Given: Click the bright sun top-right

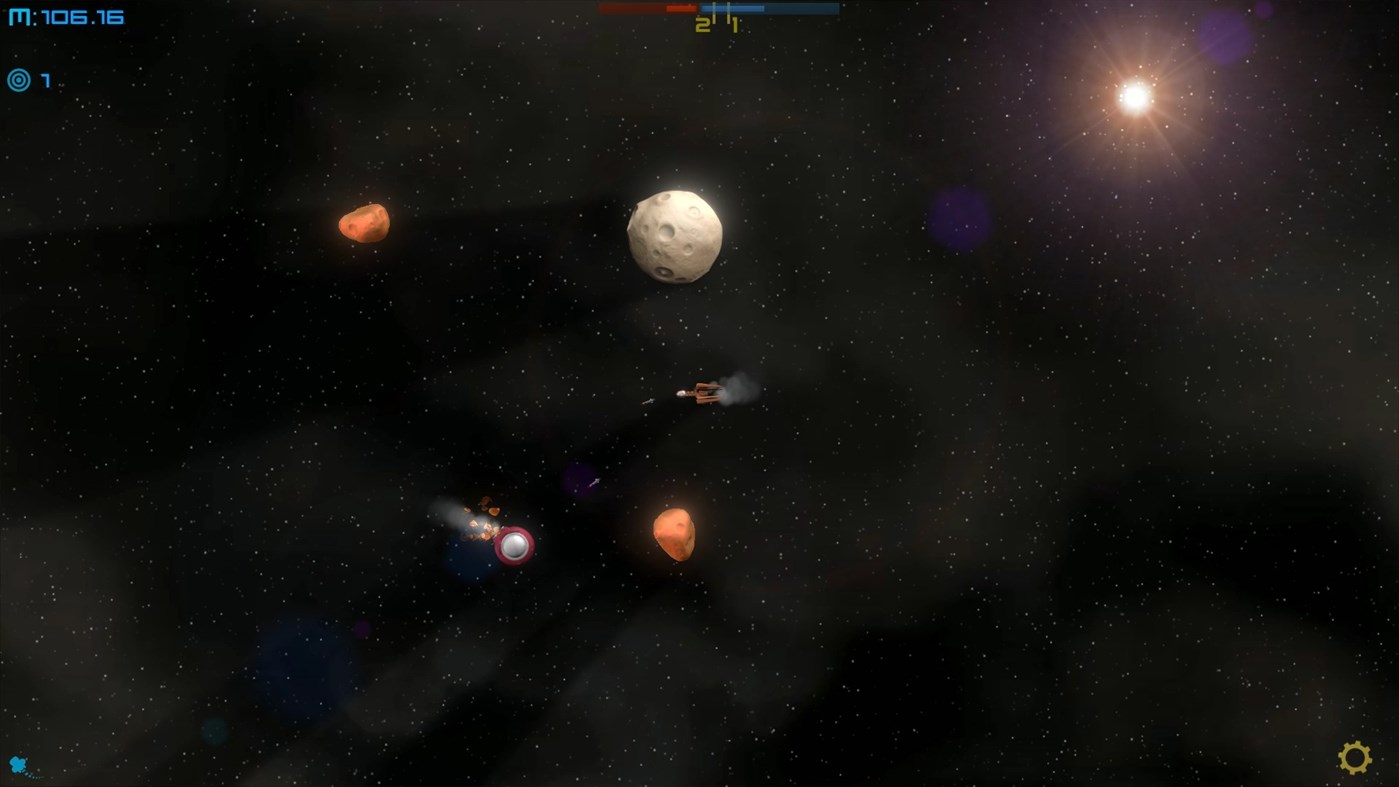Looking at the screenshot, I should 1137,94.
